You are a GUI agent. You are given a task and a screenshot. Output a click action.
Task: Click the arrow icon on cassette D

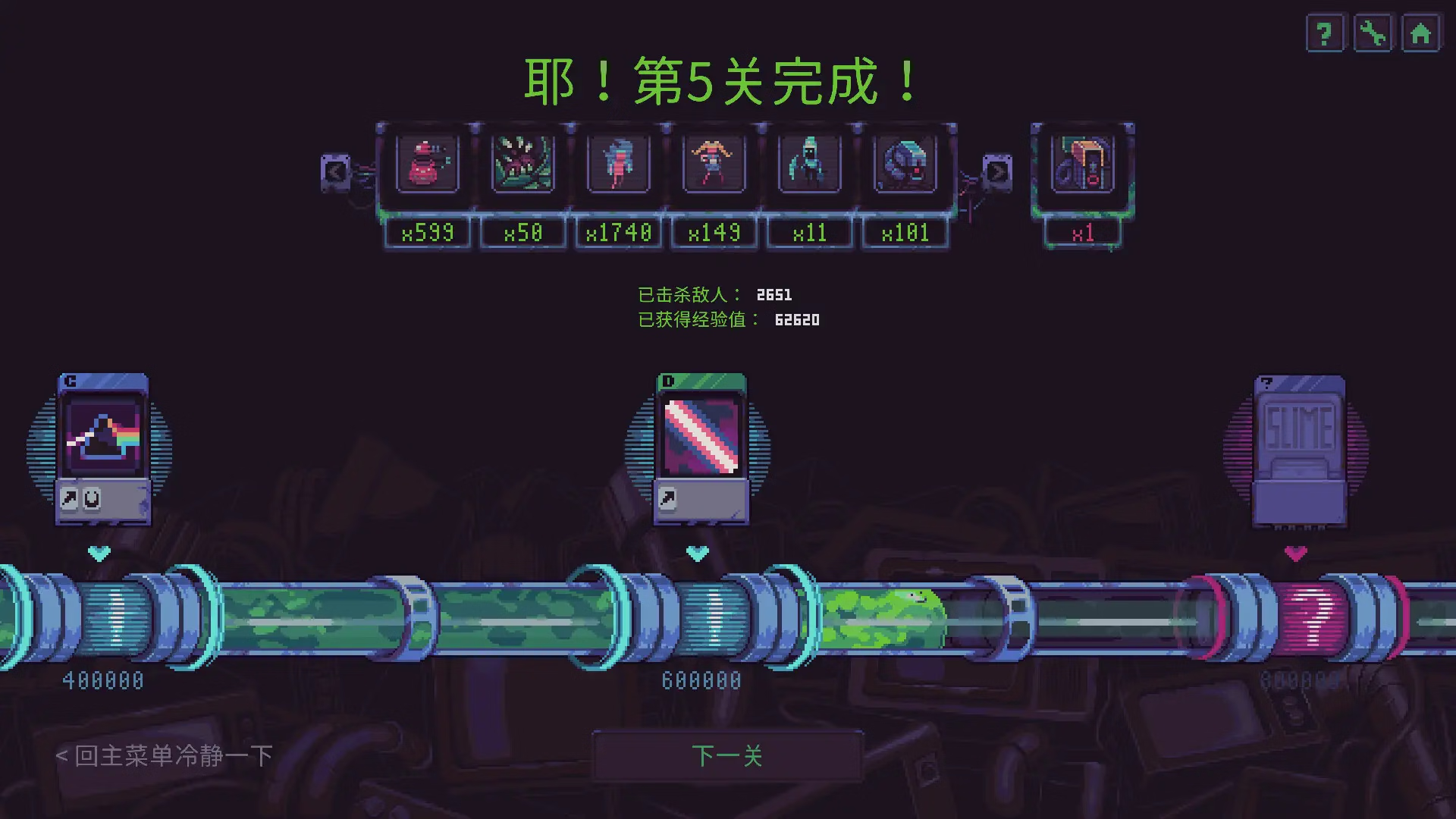tap(667, 498)
